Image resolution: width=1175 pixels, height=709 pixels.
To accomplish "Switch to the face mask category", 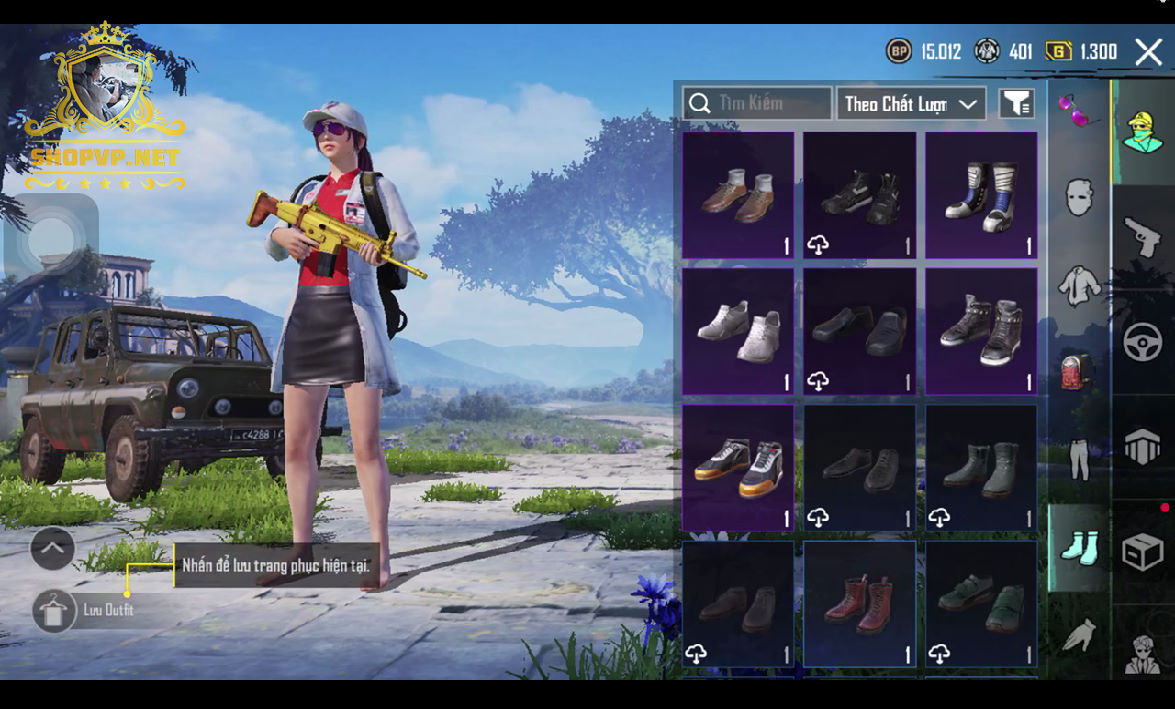I will tap(1078, 197).
